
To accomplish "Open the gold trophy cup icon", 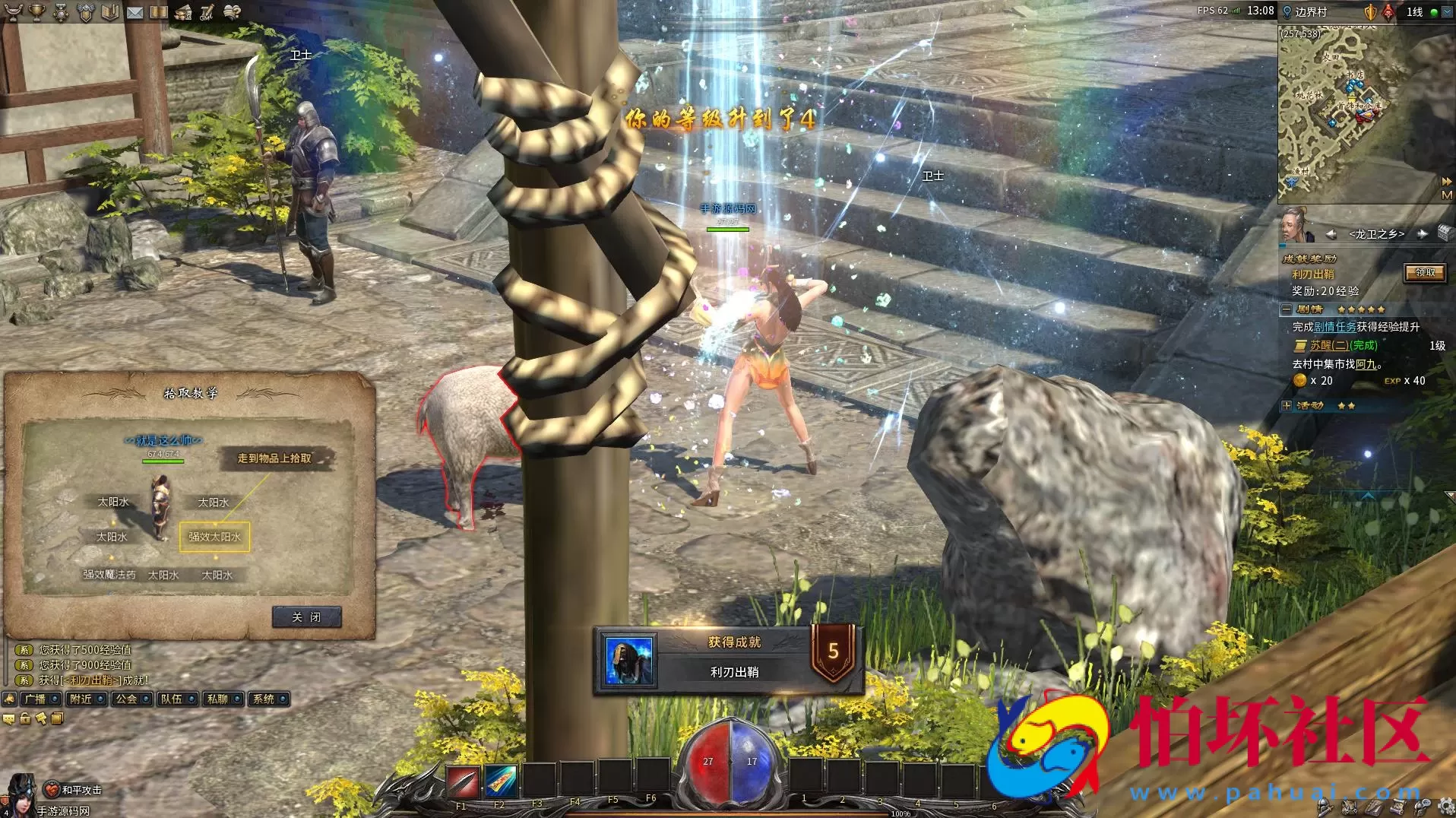I will pos(36,12).
